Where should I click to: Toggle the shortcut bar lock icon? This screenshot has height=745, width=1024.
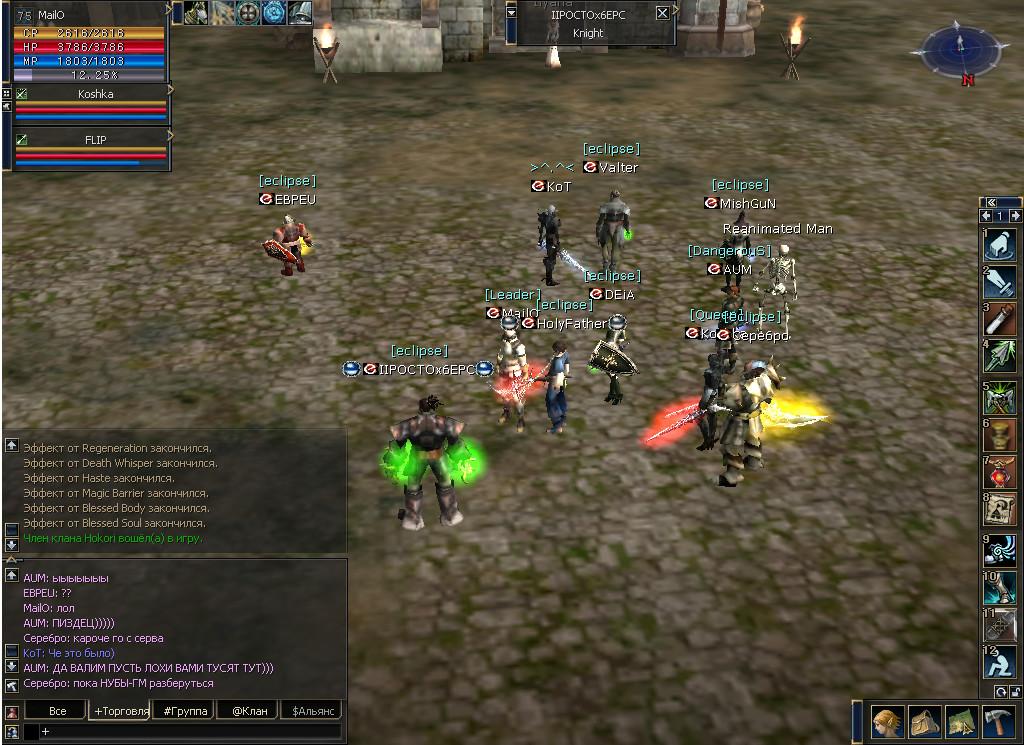click(1015, 691)
